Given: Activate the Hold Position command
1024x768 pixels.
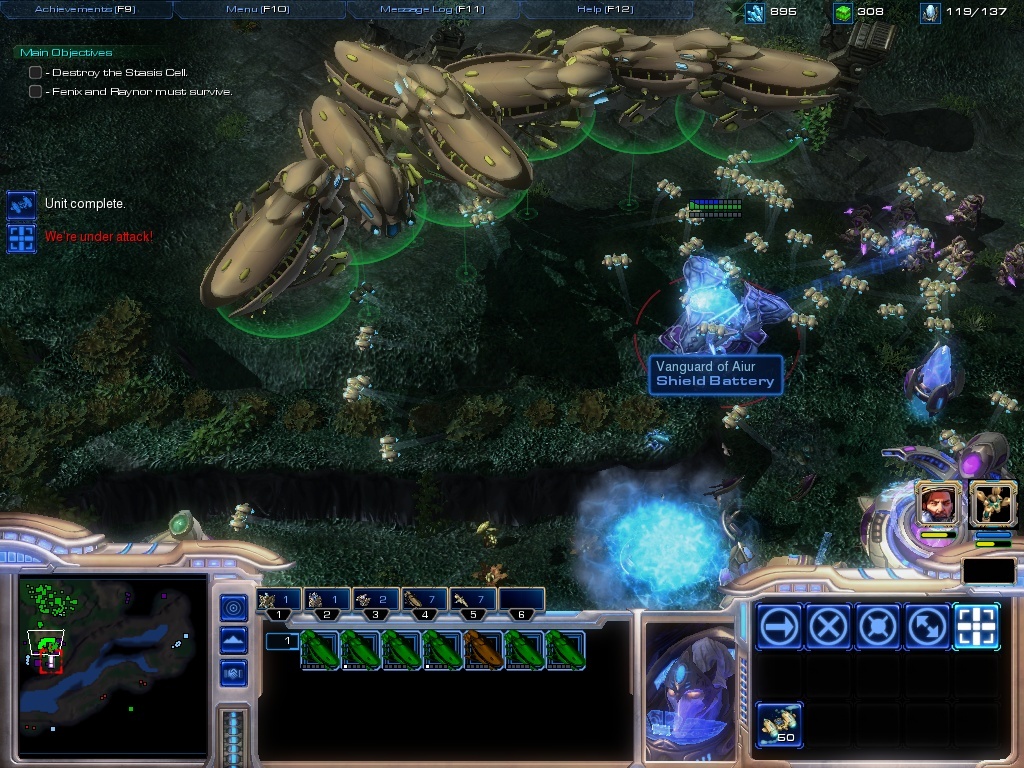Looking at the screenshot, I should tap(877, 627).
